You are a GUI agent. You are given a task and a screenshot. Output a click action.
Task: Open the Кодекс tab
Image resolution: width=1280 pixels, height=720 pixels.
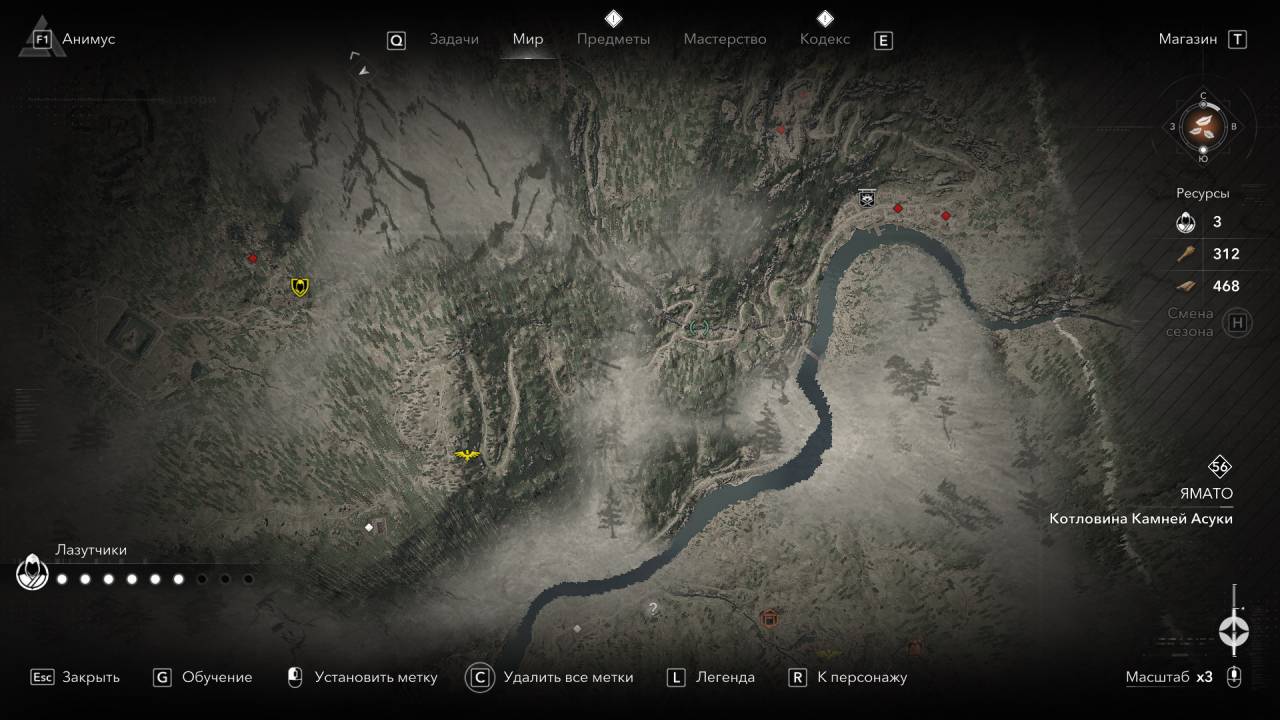tap(825, 39)
